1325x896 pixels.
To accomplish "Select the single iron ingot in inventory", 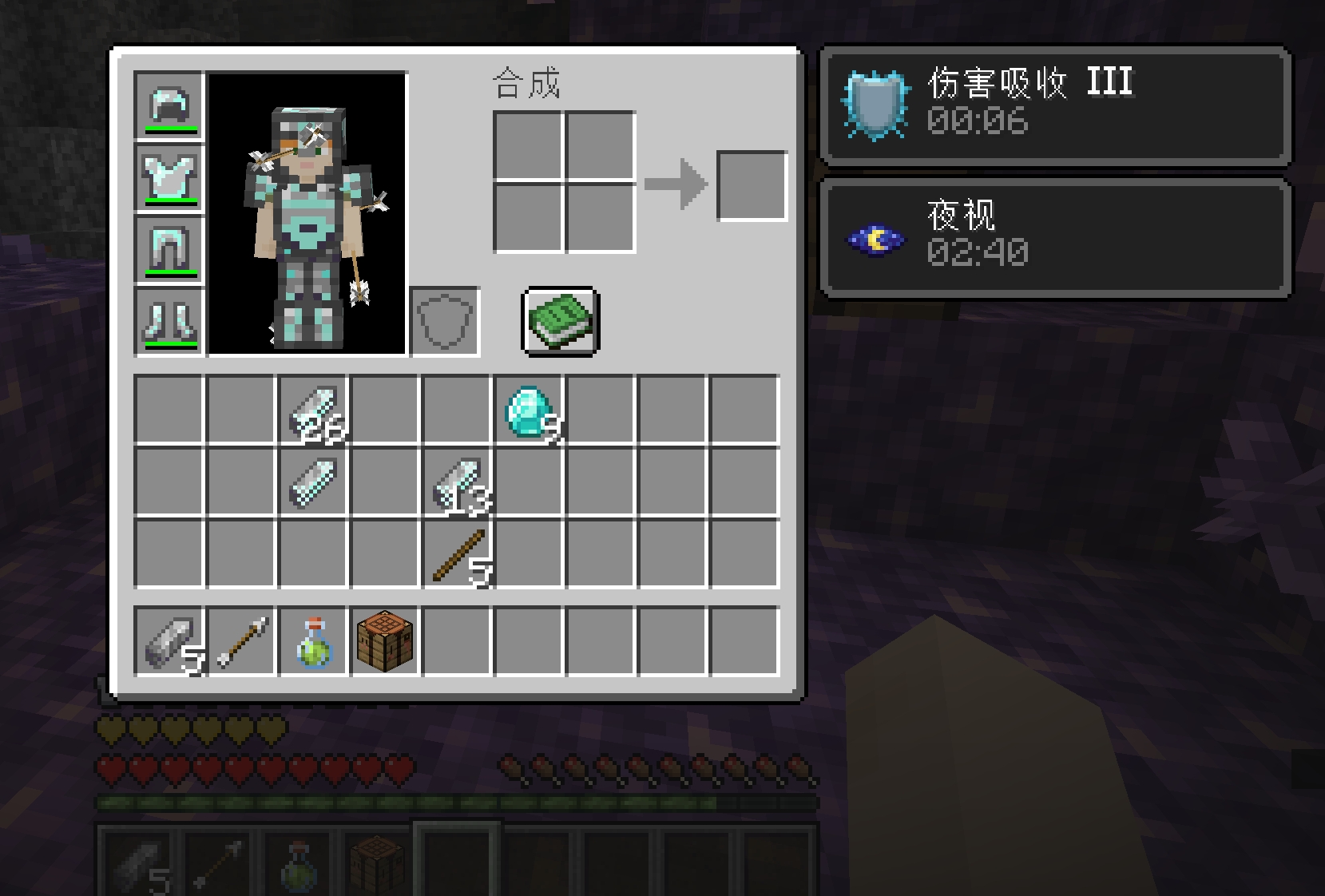I will pyautogui.click(x=313, y=481).
